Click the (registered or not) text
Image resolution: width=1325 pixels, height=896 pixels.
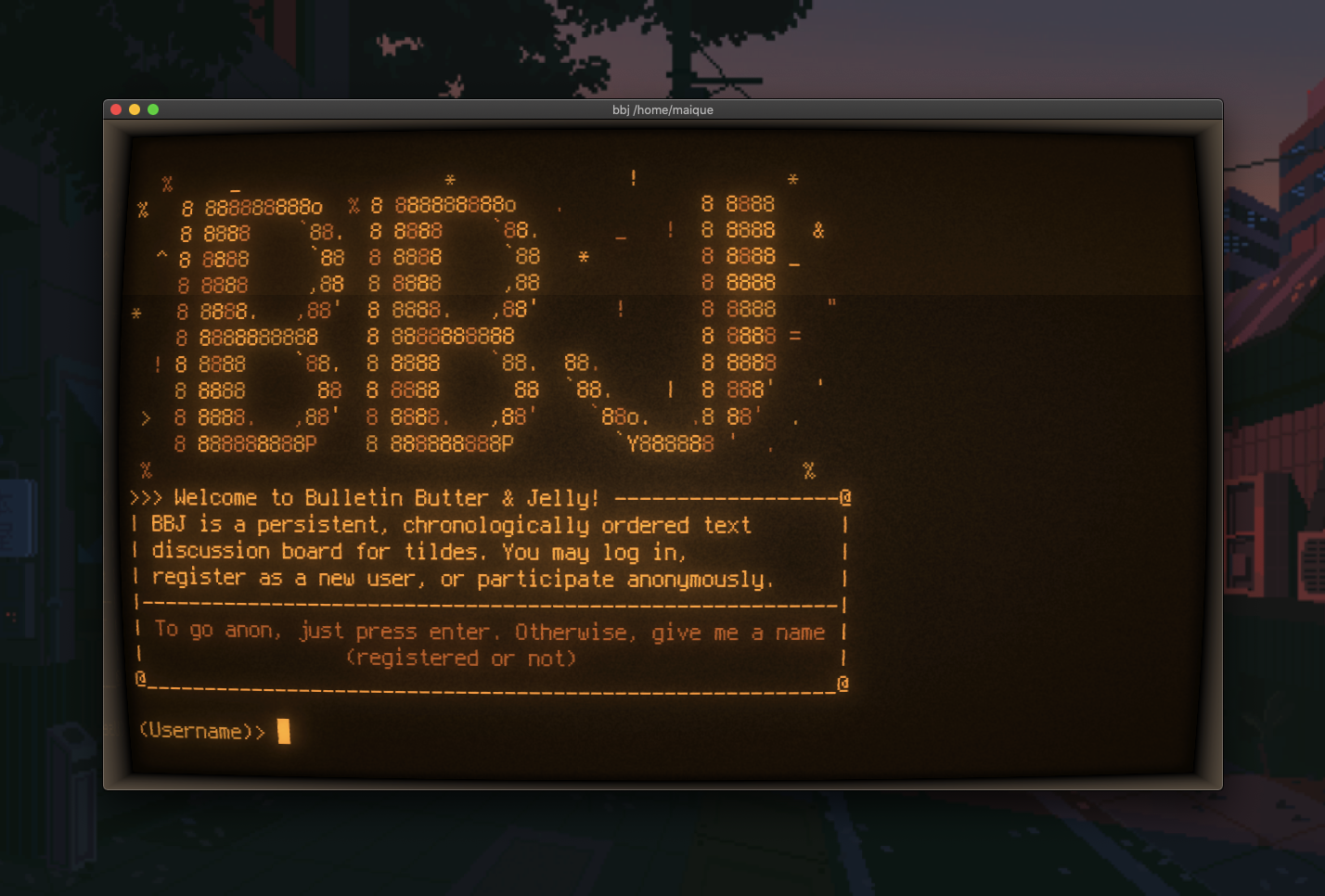coord(461,658)
